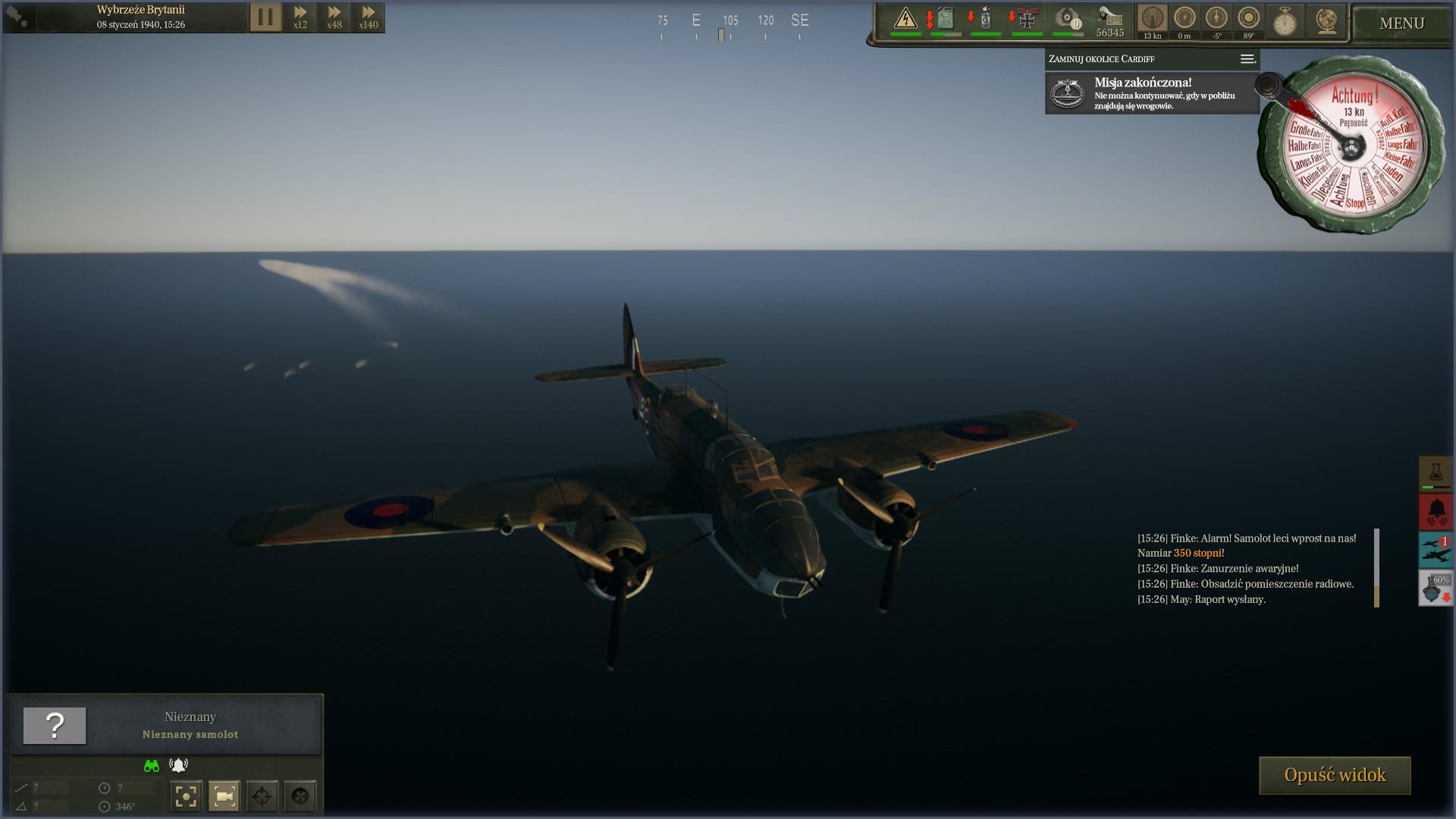Open the stopwatch icon
The width and height of the screenshot is (1456, 819).
coord(1284,21)
